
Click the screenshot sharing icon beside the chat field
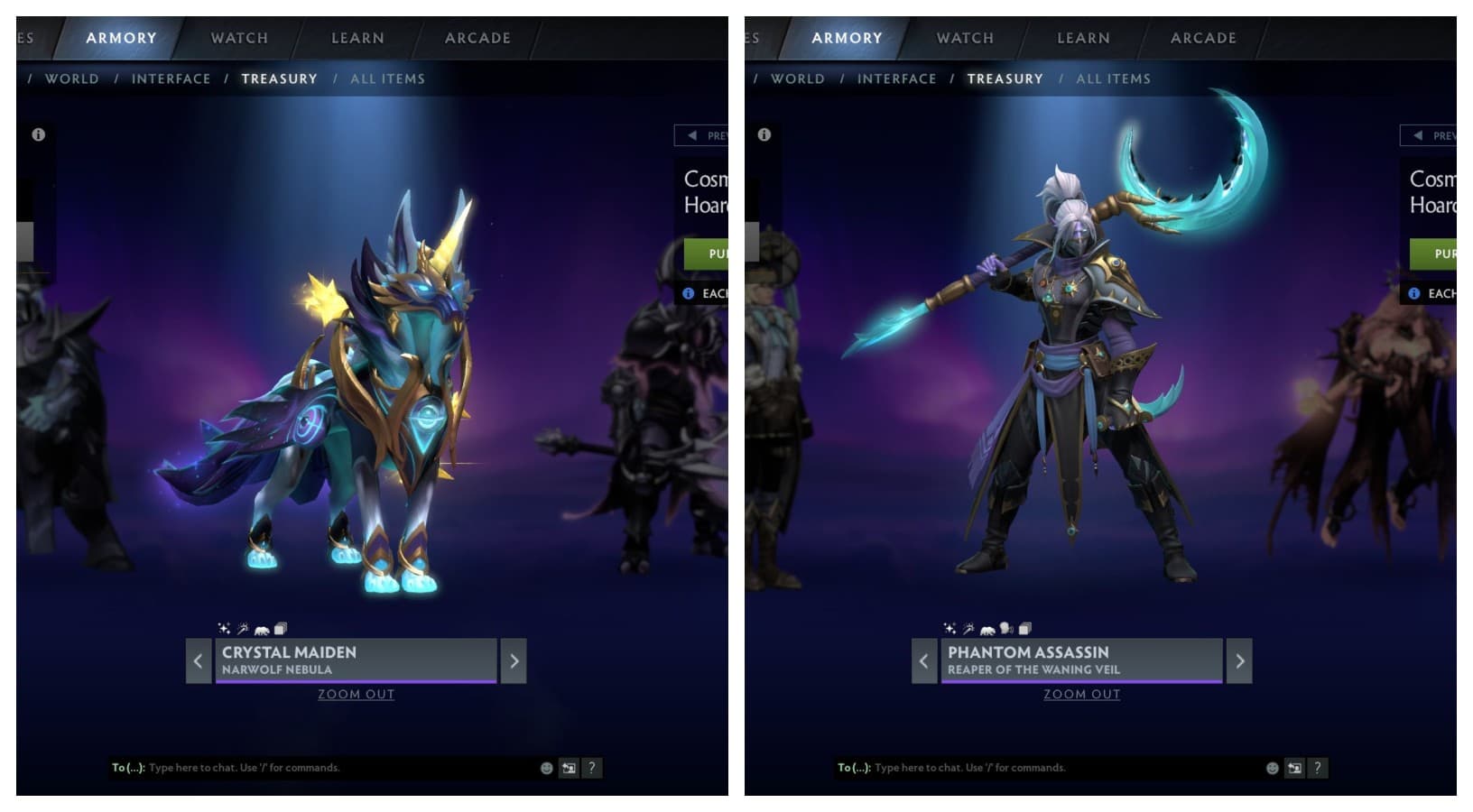click(x=569, y=768)
